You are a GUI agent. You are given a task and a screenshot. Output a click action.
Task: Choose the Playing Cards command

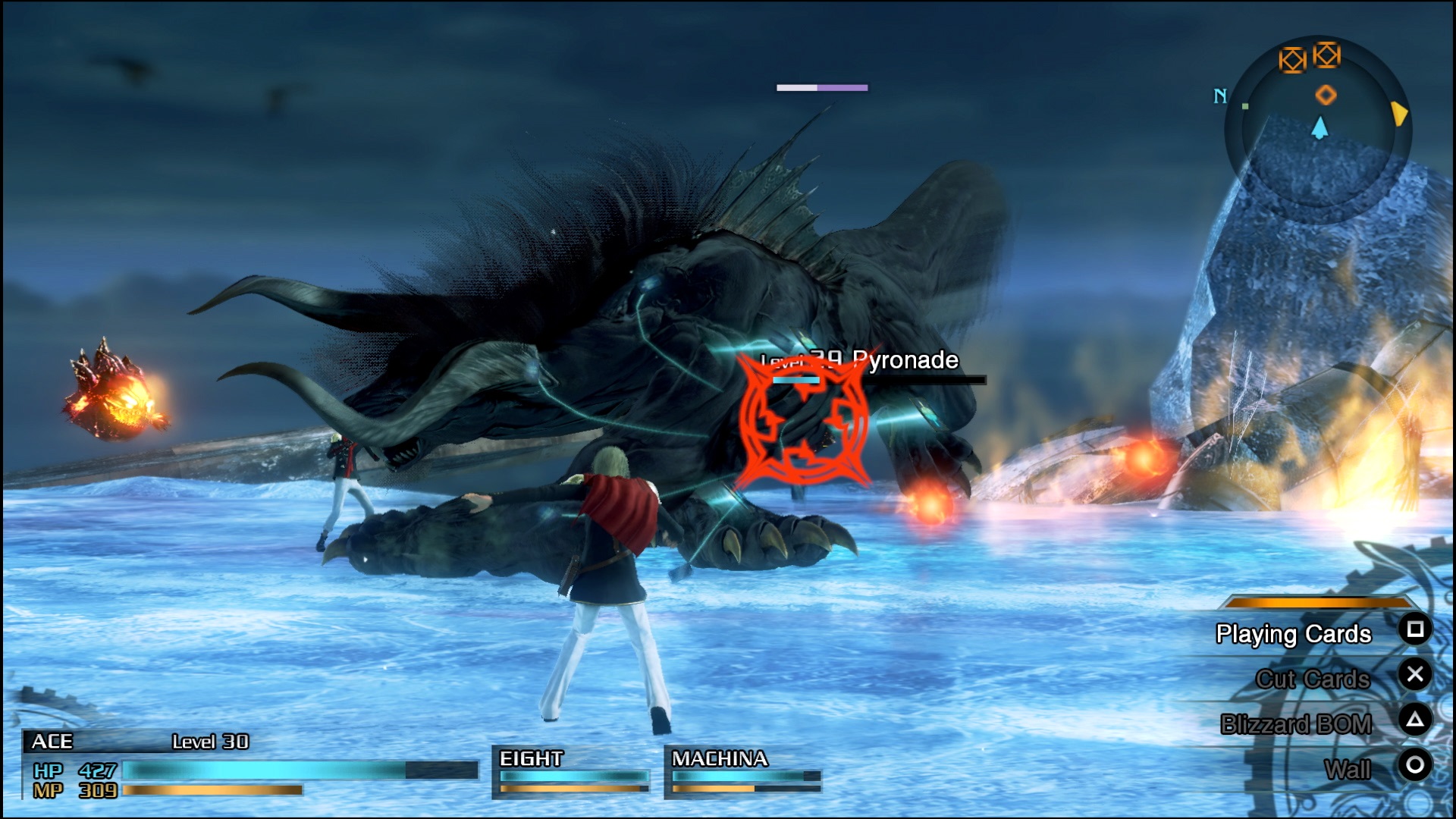(1294, 634)
